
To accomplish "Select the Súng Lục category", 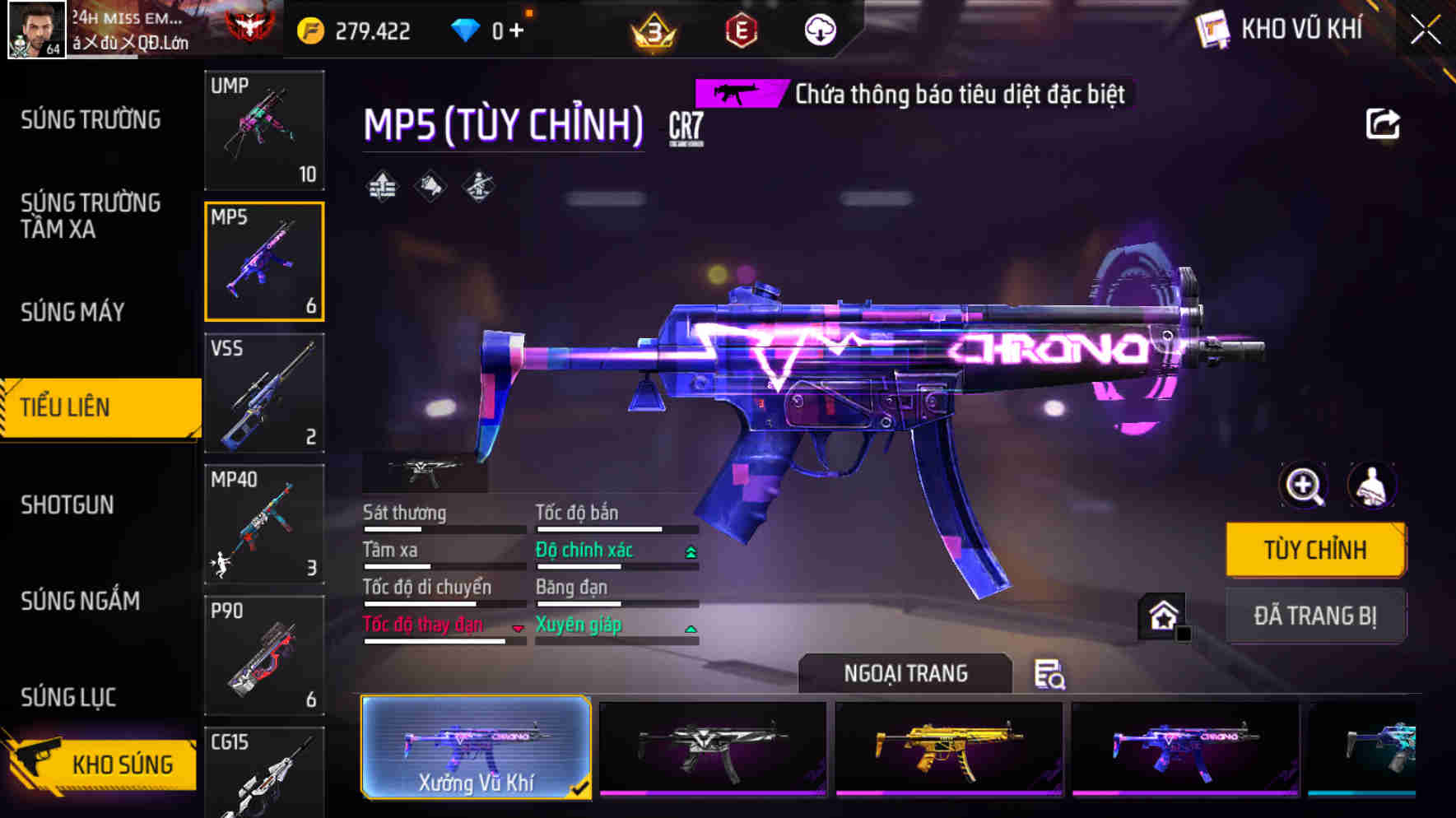I will [x=68, y=698].
